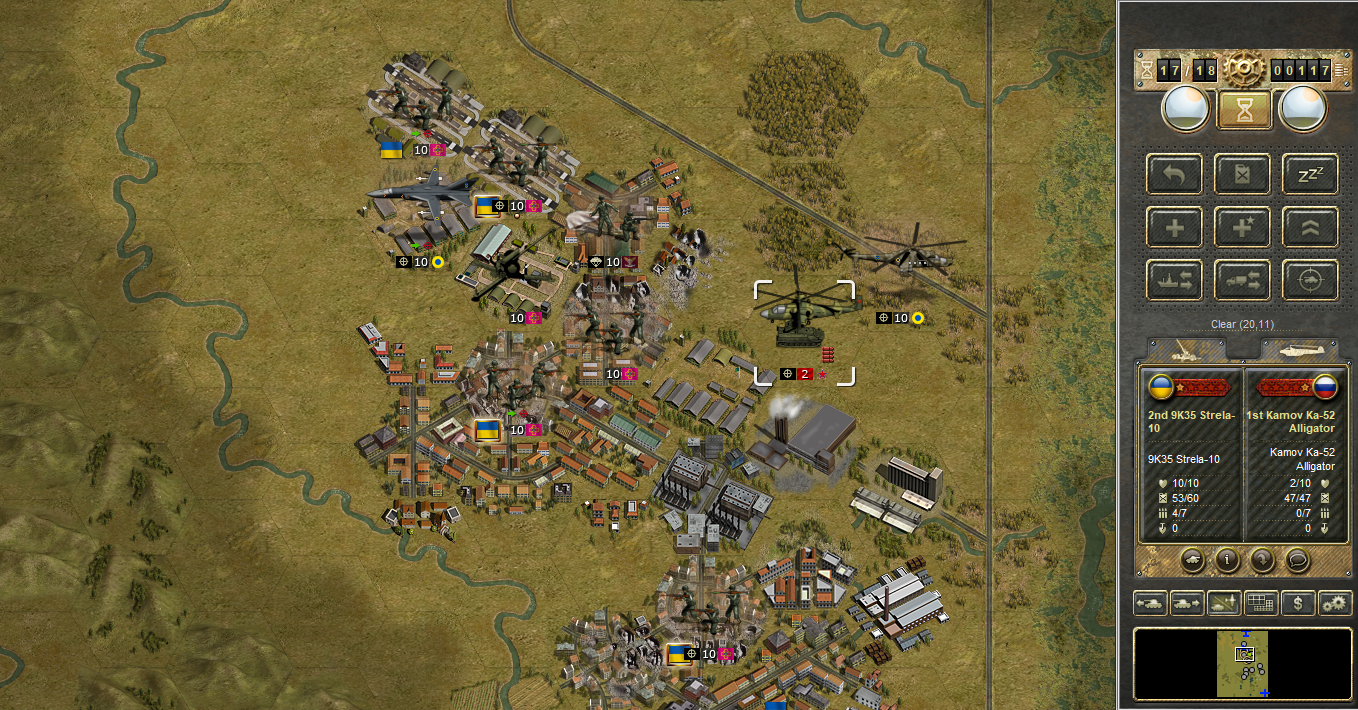Click the round tank icon below unit stats
The height and width of the screenshot is (710, 1358).
(x=1194, y=559)
